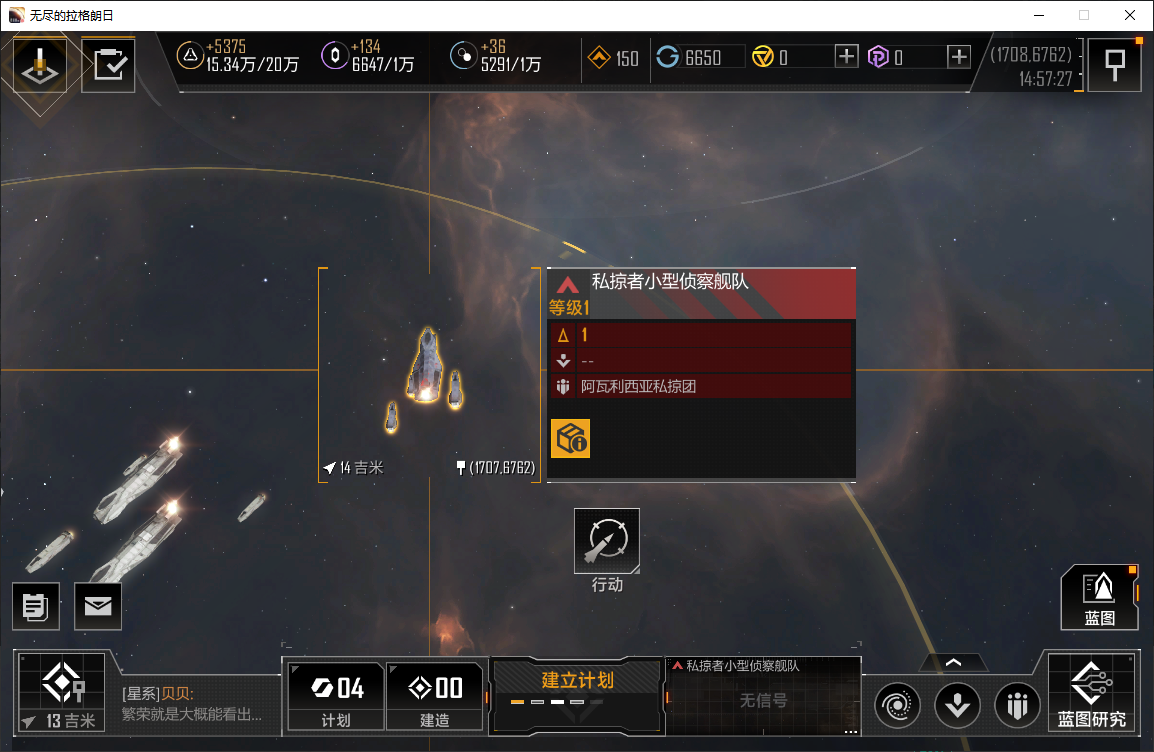Expand the upward chevron panel

953,662
